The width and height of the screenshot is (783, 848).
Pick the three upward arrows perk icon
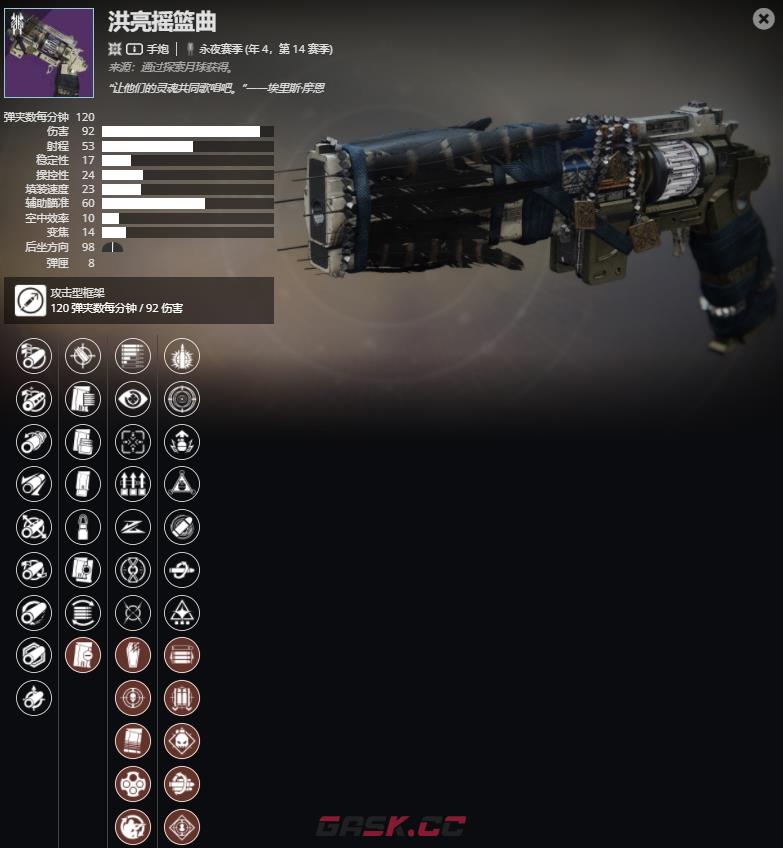click(133, 484)
